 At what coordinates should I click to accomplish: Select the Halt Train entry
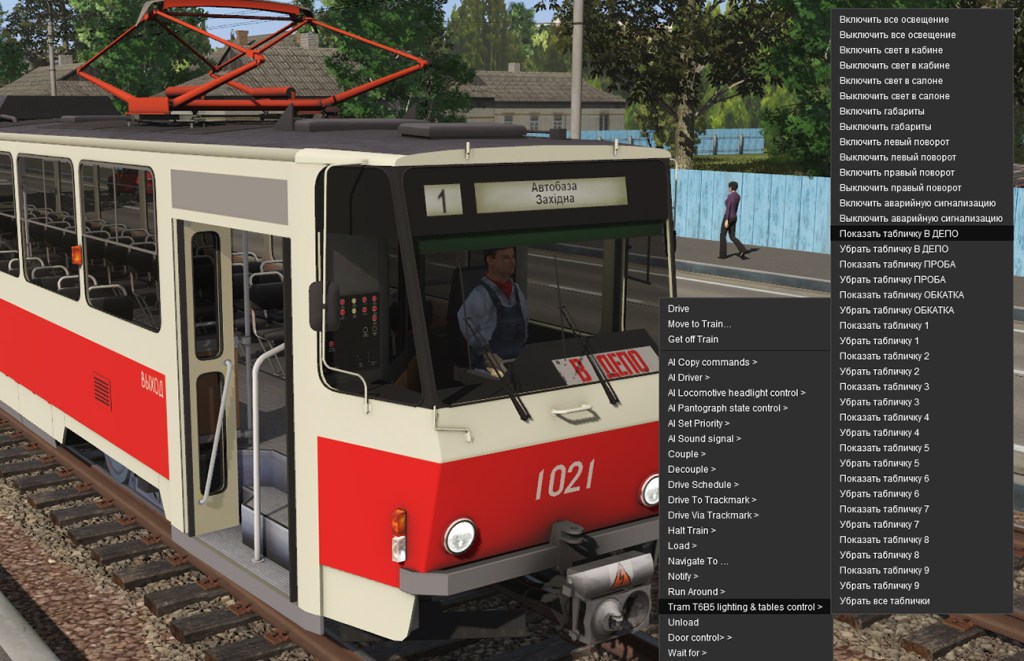[x=692, y=530]
